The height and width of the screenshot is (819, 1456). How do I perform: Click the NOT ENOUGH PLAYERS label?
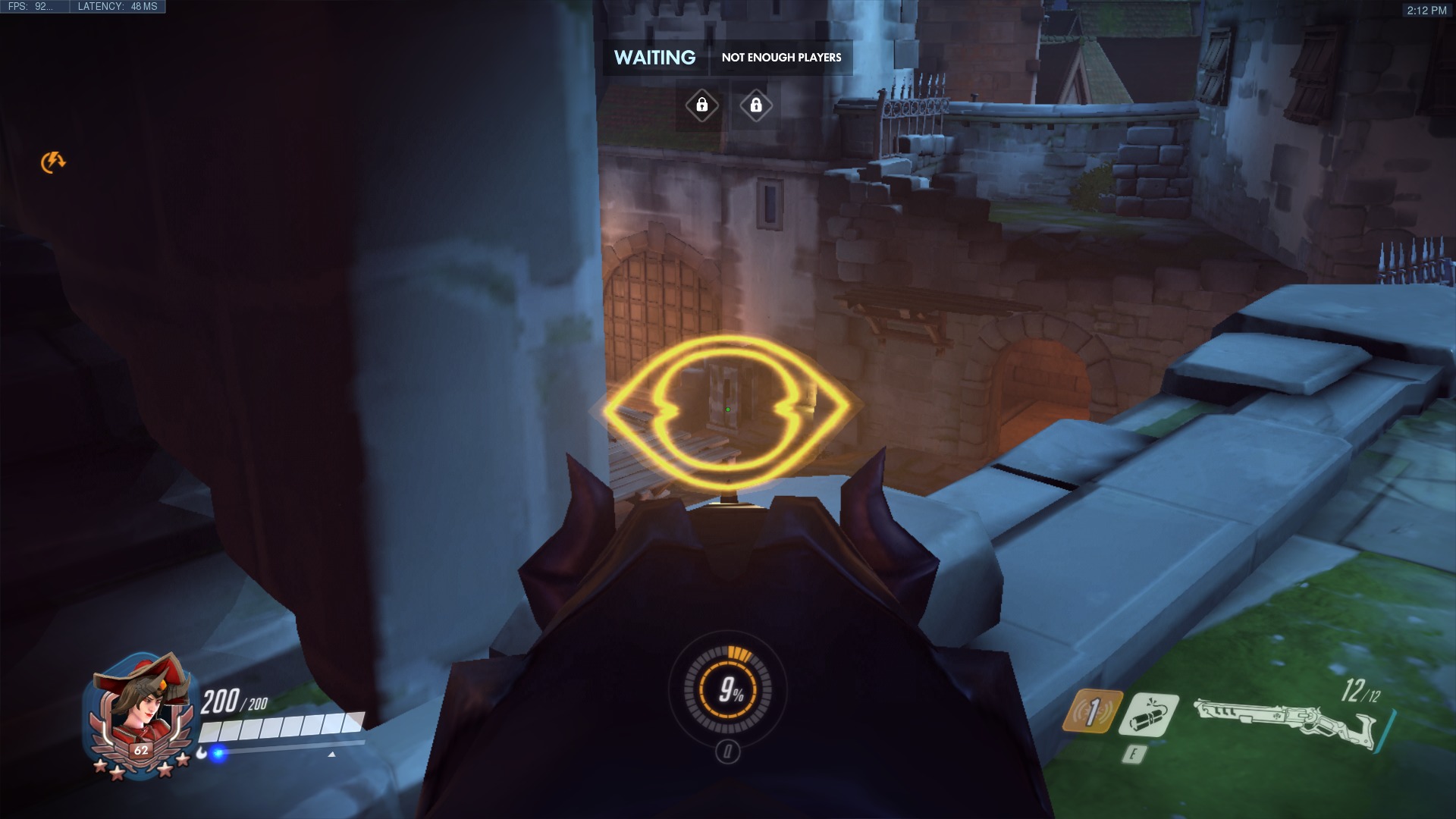click(x=783, y=56)
